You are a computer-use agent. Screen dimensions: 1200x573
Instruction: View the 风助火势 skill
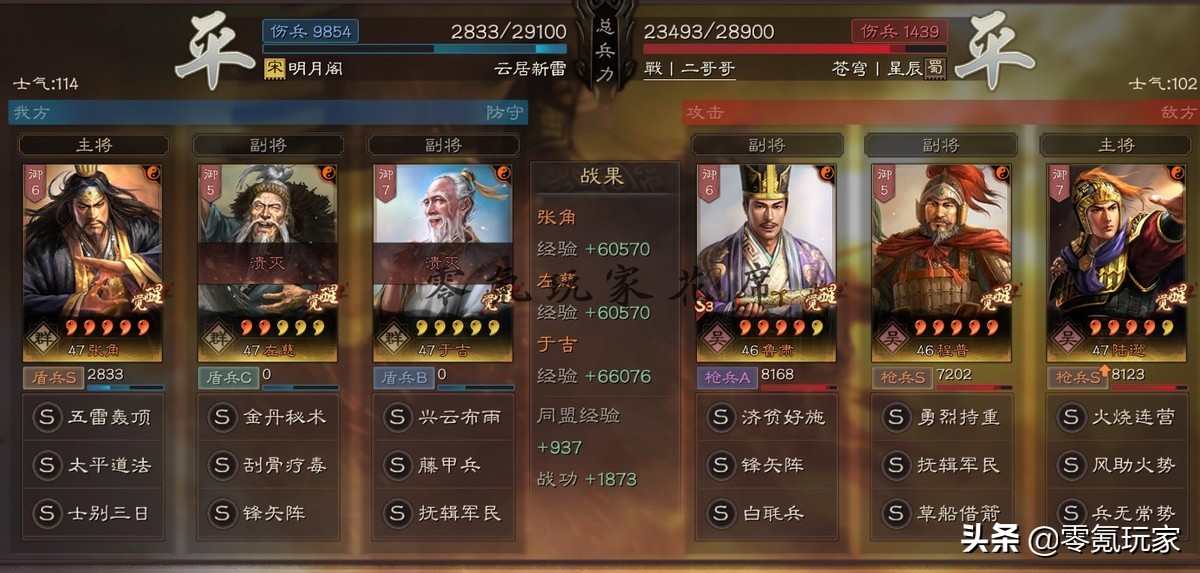1116,465
